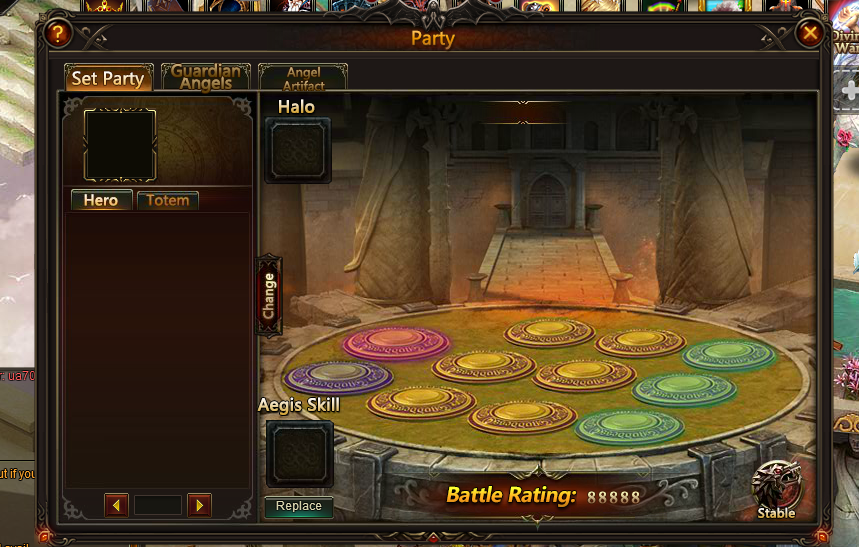Select the pink formation platform
The width and height of the screenshot is (859, 547).
pyautogui.click(x=396, y=342)
